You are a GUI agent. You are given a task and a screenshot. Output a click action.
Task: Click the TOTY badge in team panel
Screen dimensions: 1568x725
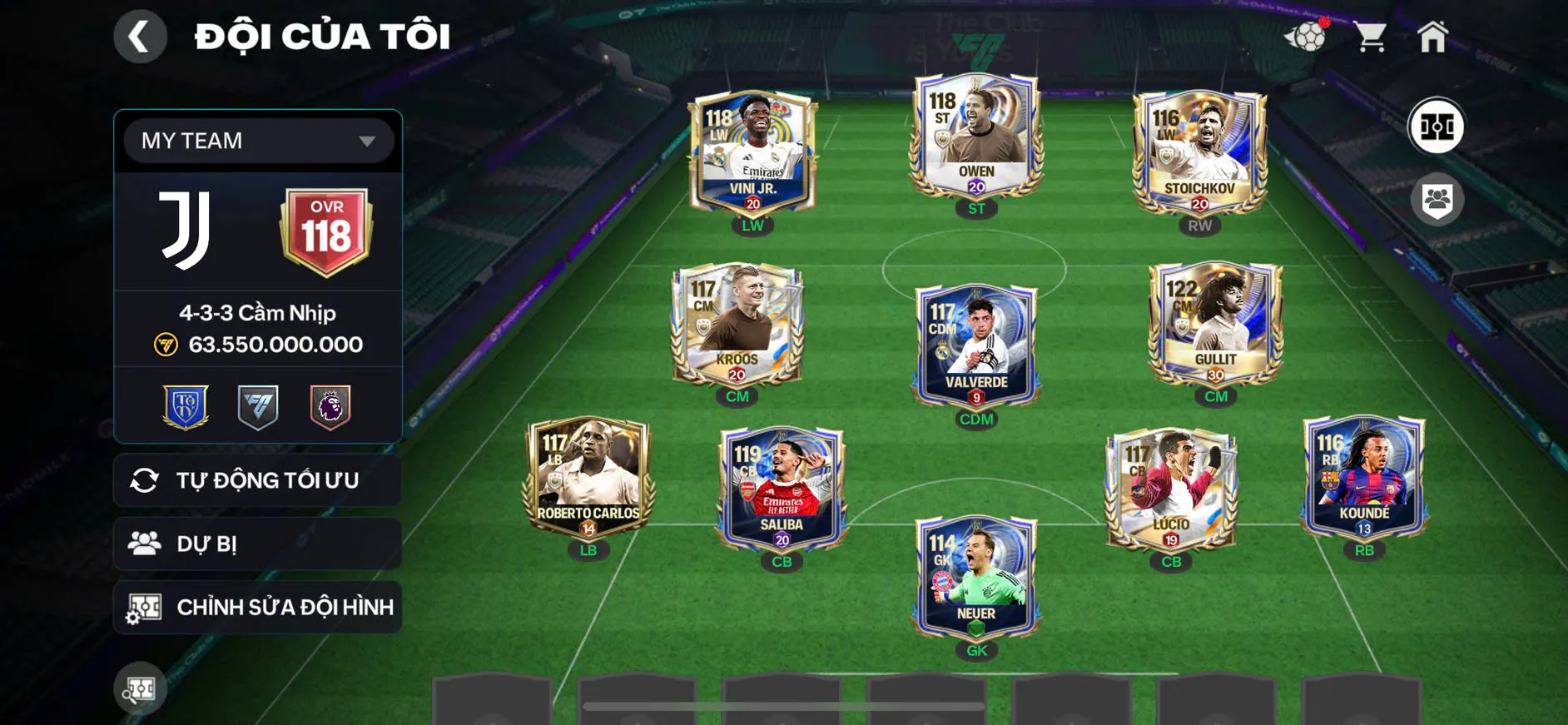186,405
